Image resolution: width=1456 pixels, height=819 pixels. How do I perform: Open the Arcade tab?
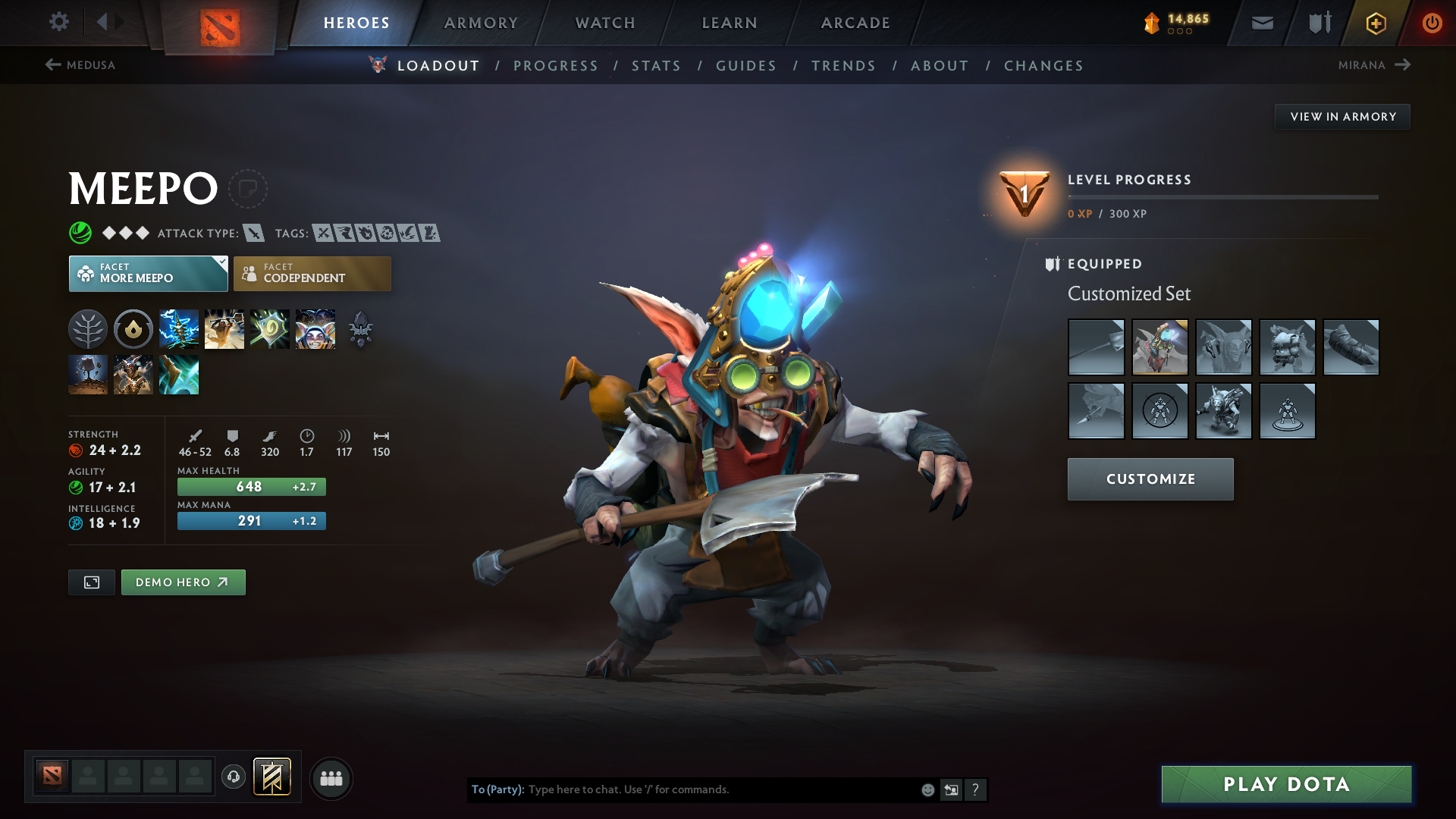[x=855, y=23]
